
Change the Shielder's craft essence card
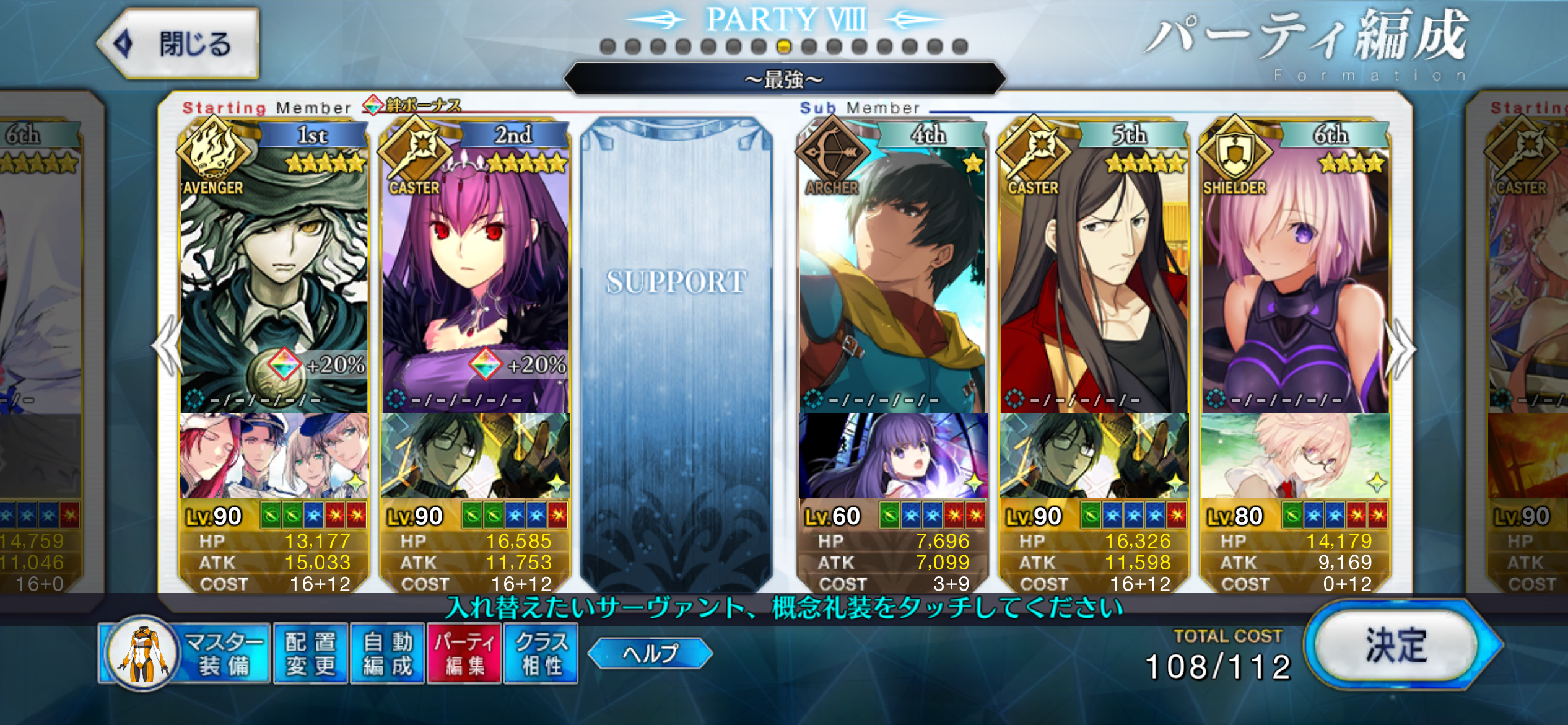coord(1295,455)
